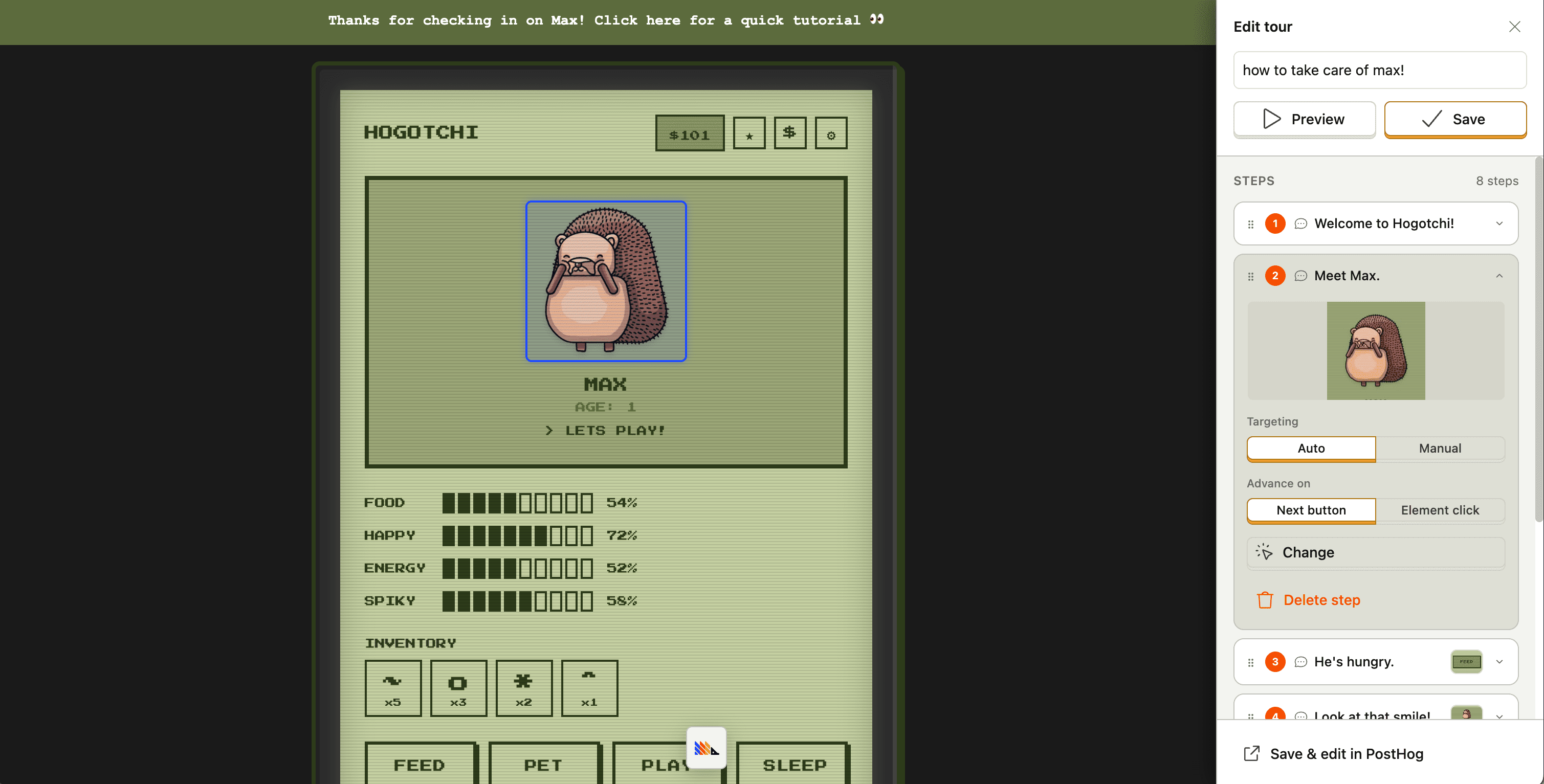Open the dollar shop icon
Screen dimensions: 1544x784
coord(789,132)
